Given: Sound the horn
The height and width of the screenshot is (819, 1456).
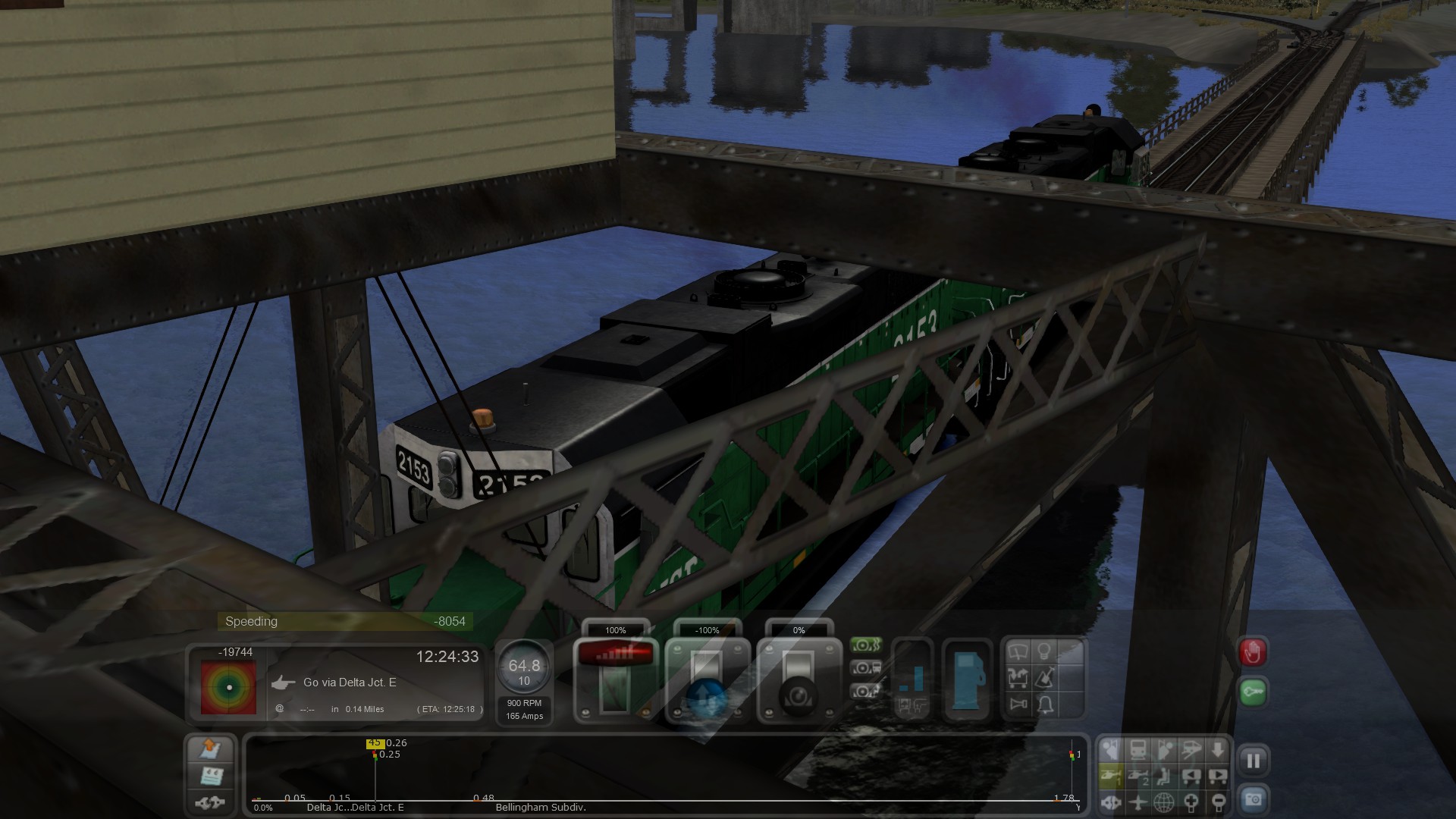Looking at the screenshot, I should [1018, 704].
